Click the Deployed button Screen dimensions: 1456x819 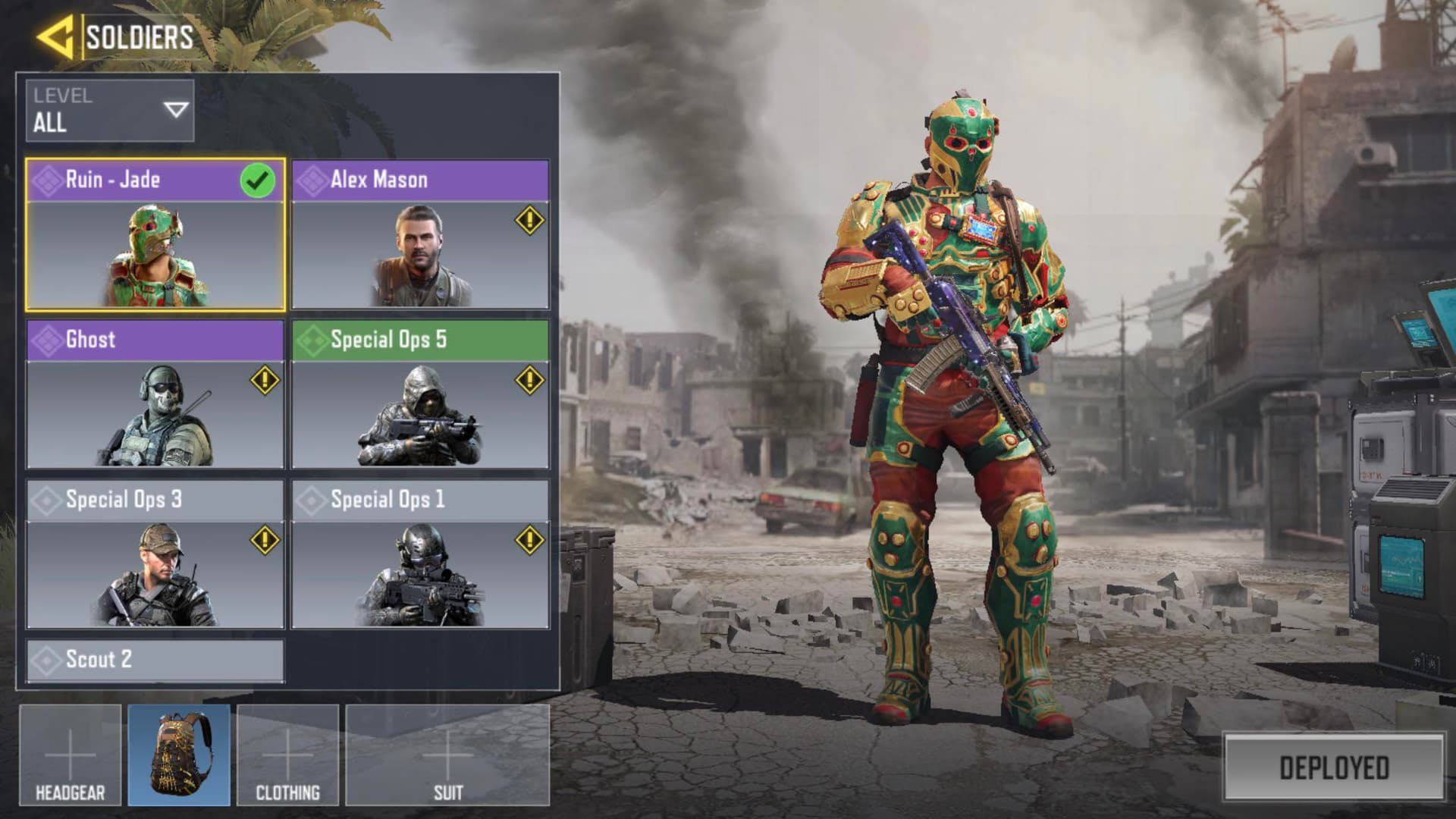pyautogui.click(x=1334, y=767)
